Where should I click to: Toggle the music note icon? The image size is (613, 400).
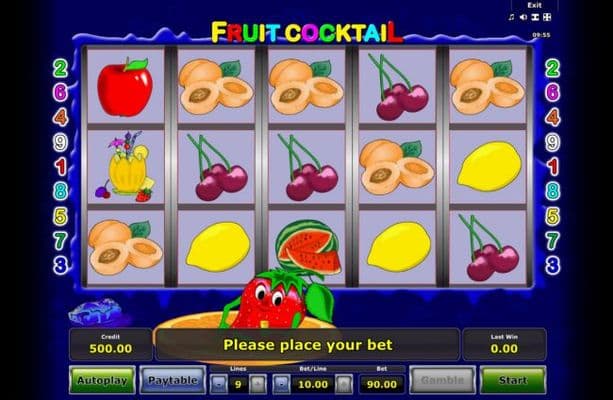click(x=512, y=17)
